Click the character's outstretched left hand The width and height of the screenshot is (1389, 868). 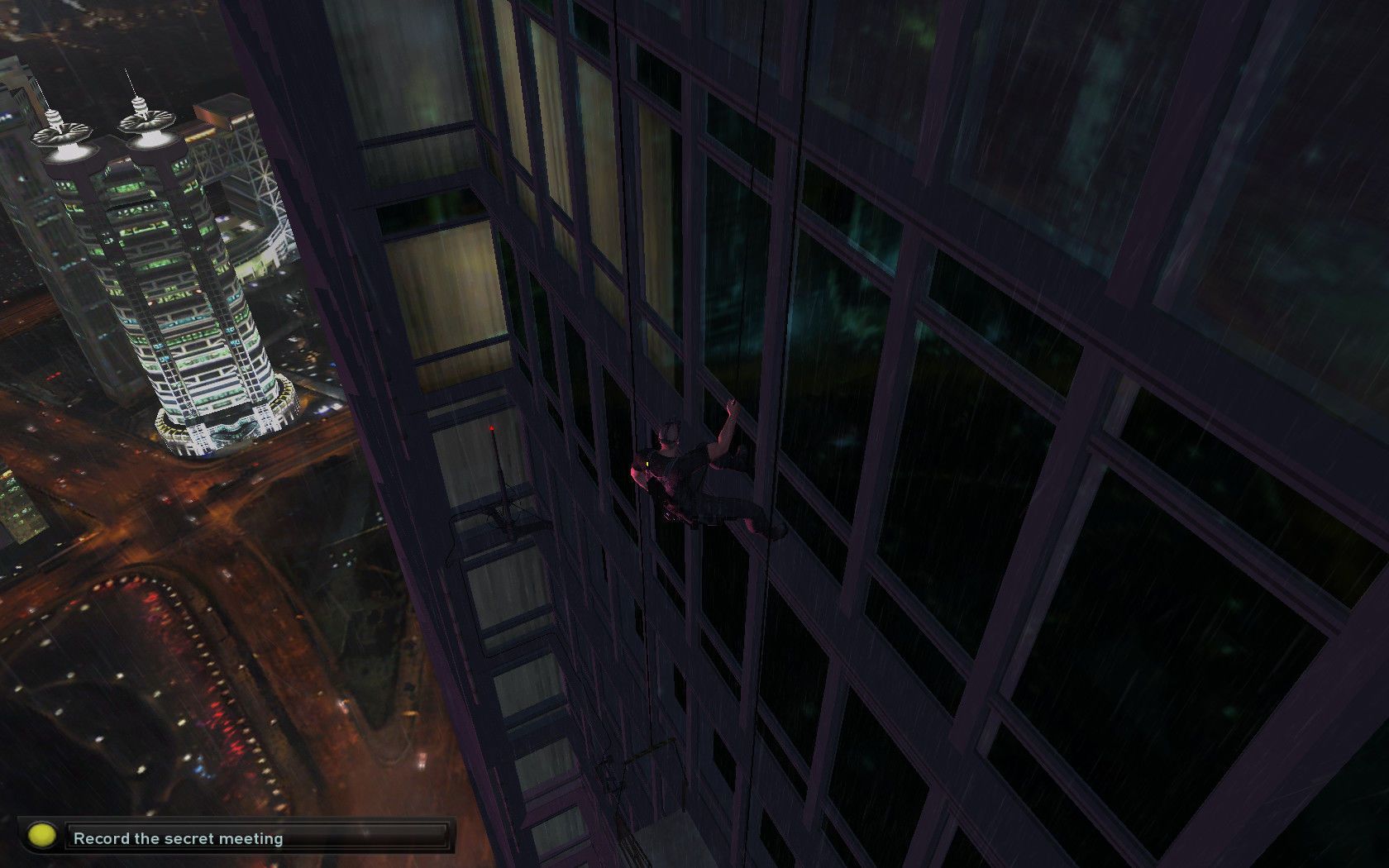pos(730,405)
